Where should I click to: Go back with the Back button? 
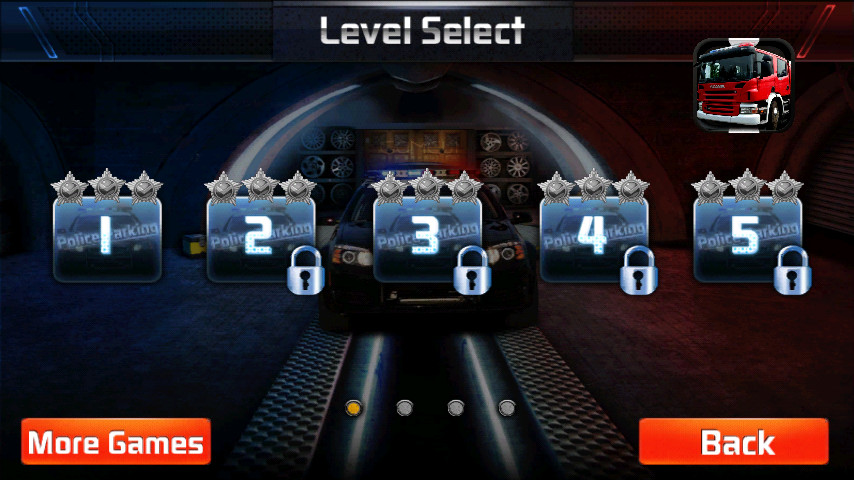(734, 442)
